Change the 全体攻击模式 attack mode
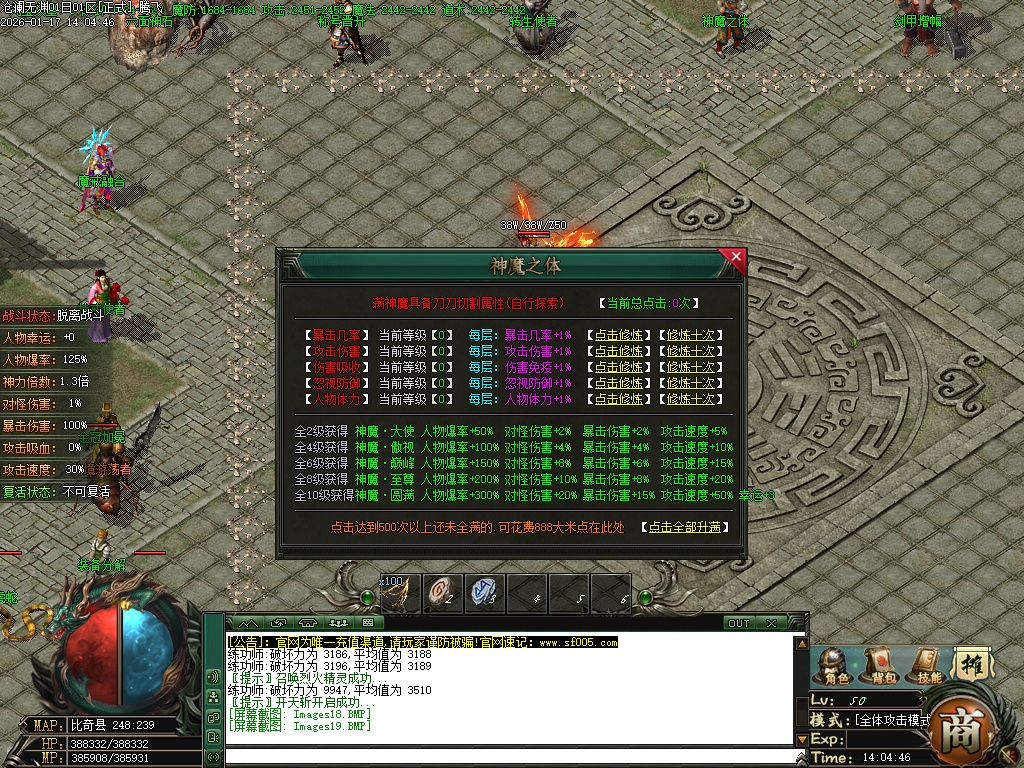This screenshot has height=768, width=1024. (x=893, y=720)
